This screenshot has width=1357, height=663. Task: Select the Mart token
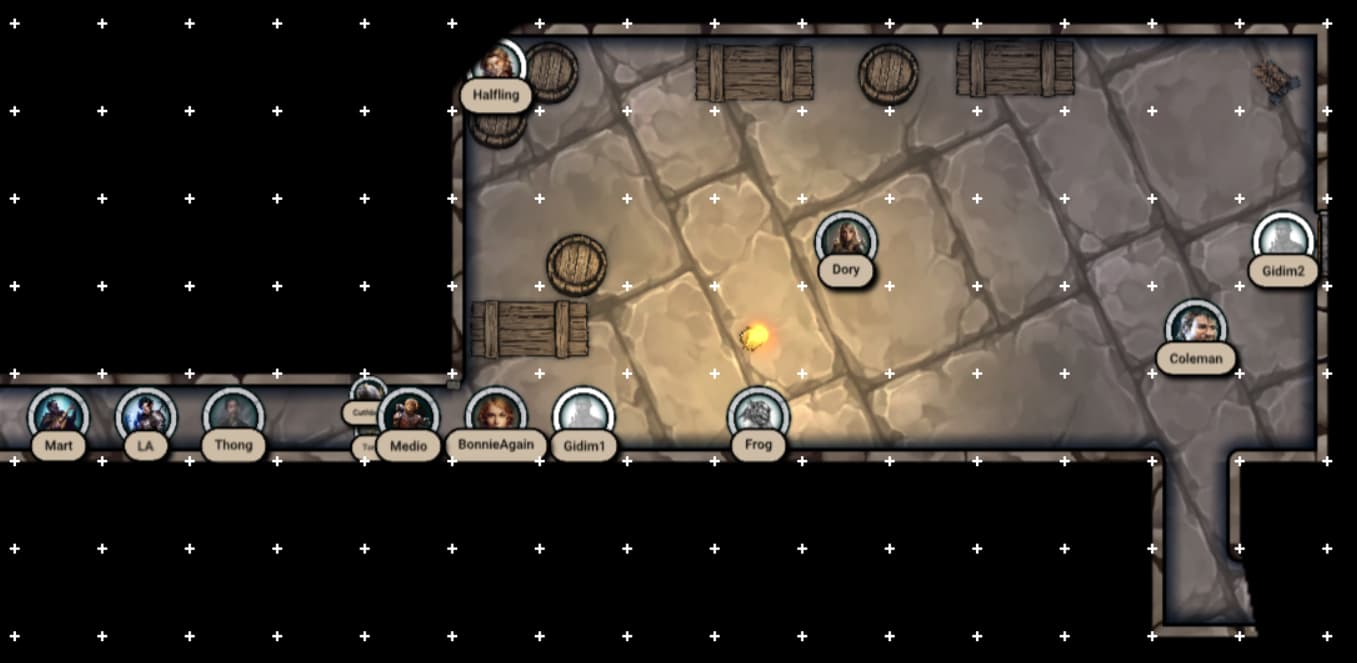[58, 415]
